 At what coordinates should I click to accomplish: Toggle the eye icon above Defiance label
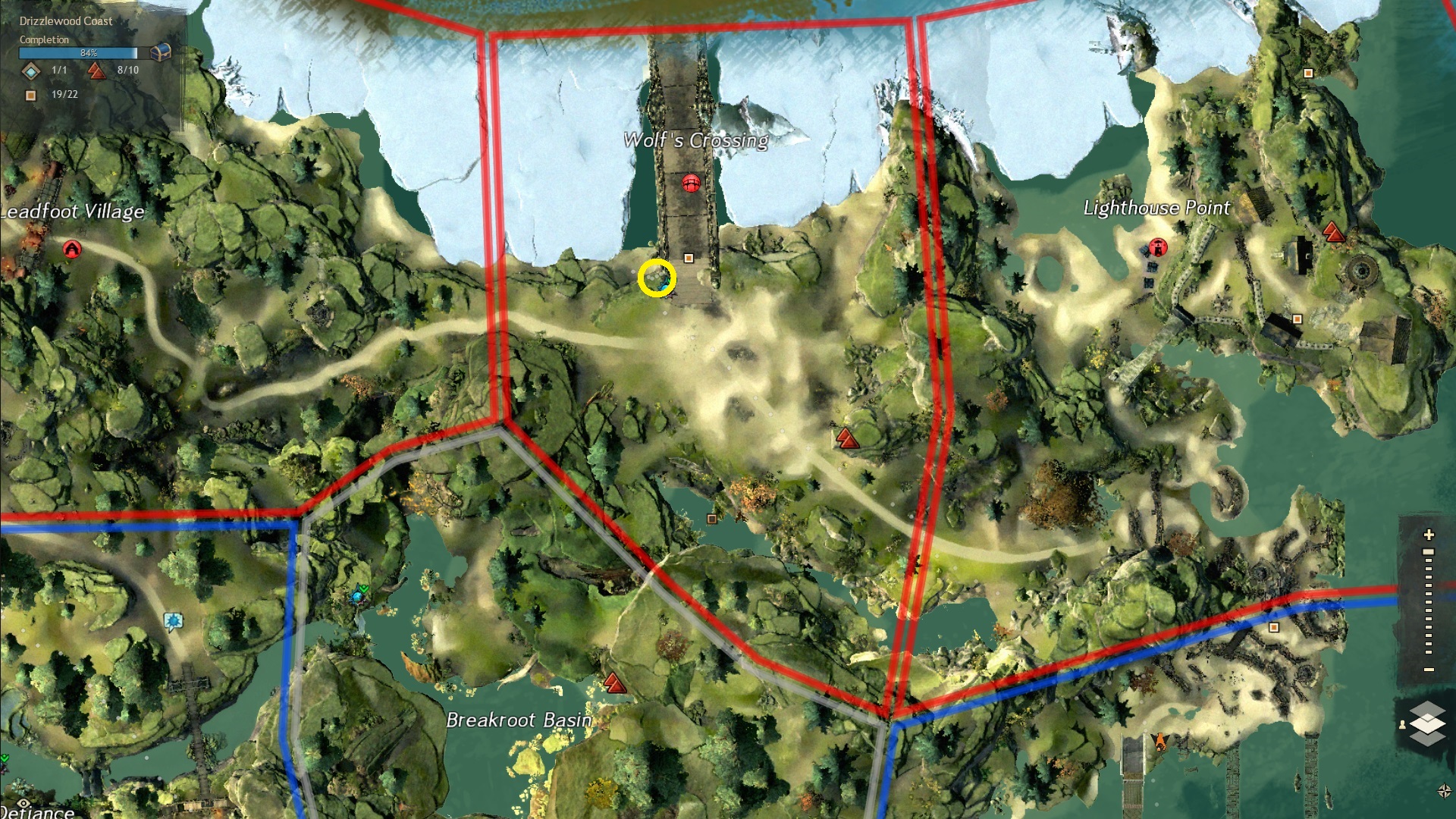24,803
